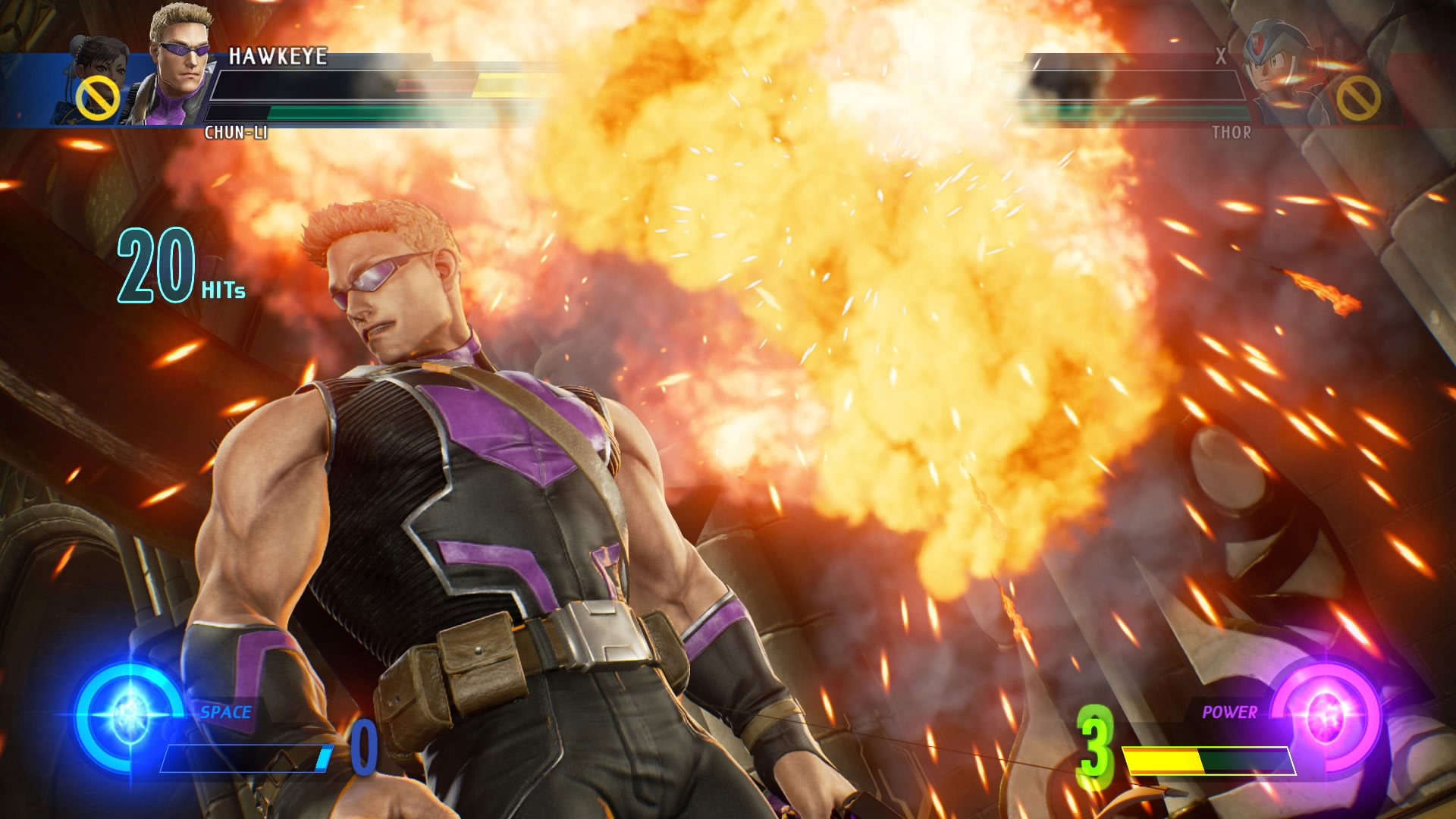Image resolution: width=1456 pixels, height=819 pixels.
Task: Click the crossed-out symbol near Chun-Li
Action: tap(97, 97)
